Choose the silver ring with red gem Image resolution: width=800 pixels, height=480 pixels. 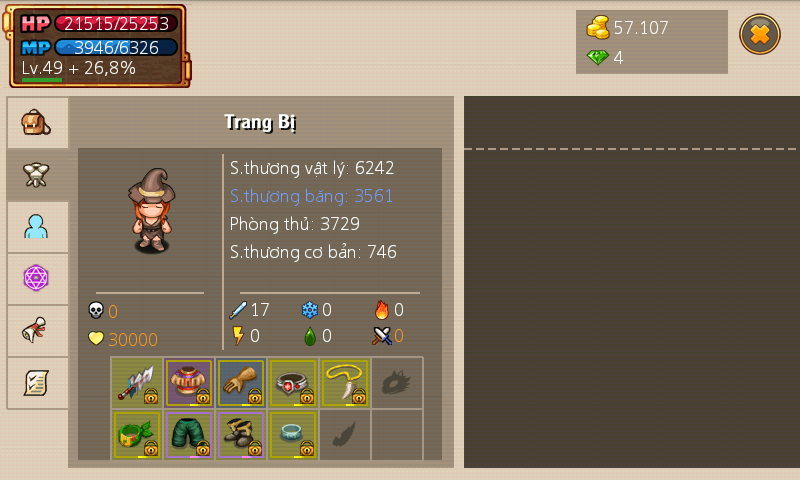293,383
